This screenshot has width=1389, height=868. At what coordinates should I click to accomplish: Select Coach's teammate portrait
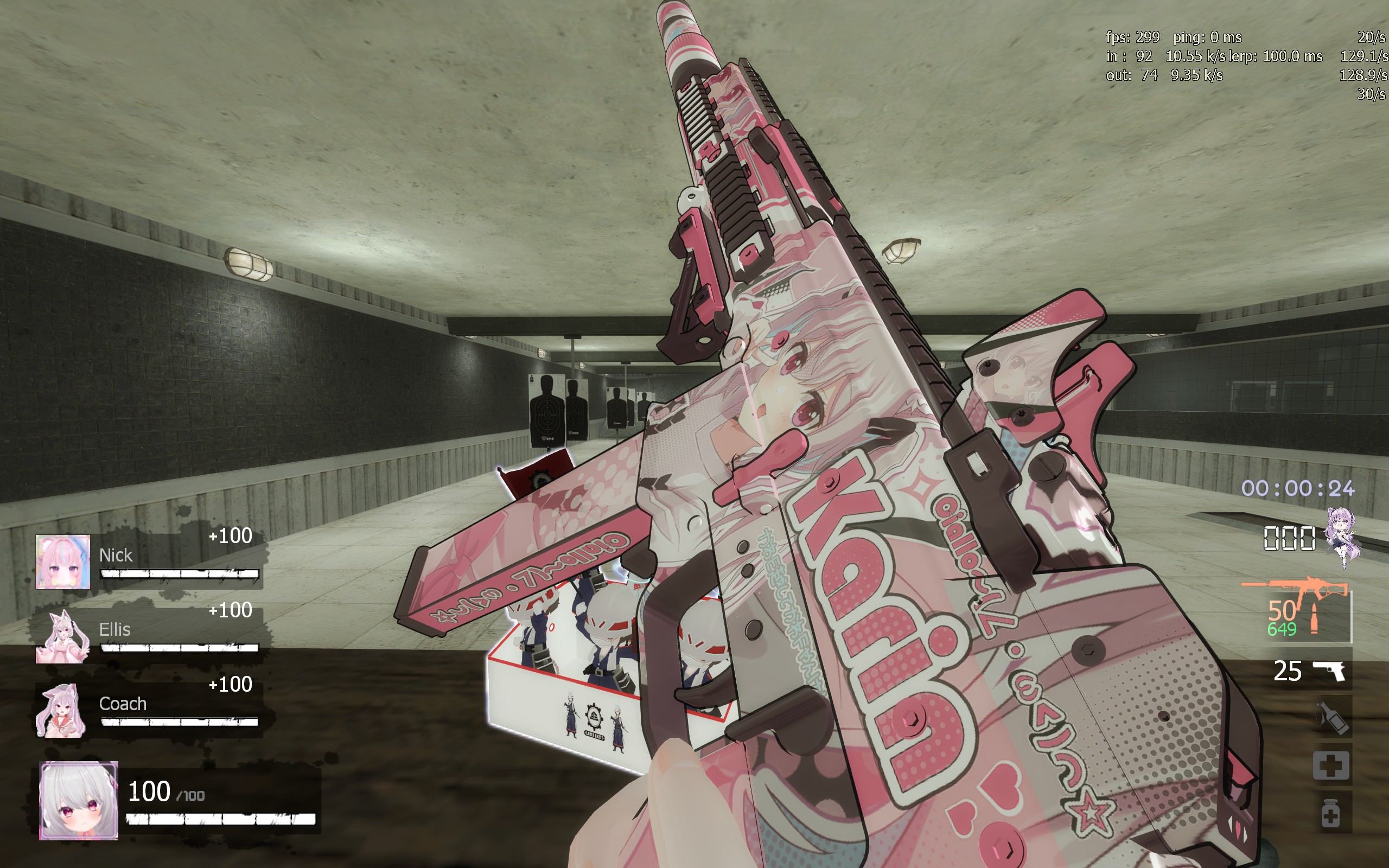pyautogui.click(x=61, y=710)
